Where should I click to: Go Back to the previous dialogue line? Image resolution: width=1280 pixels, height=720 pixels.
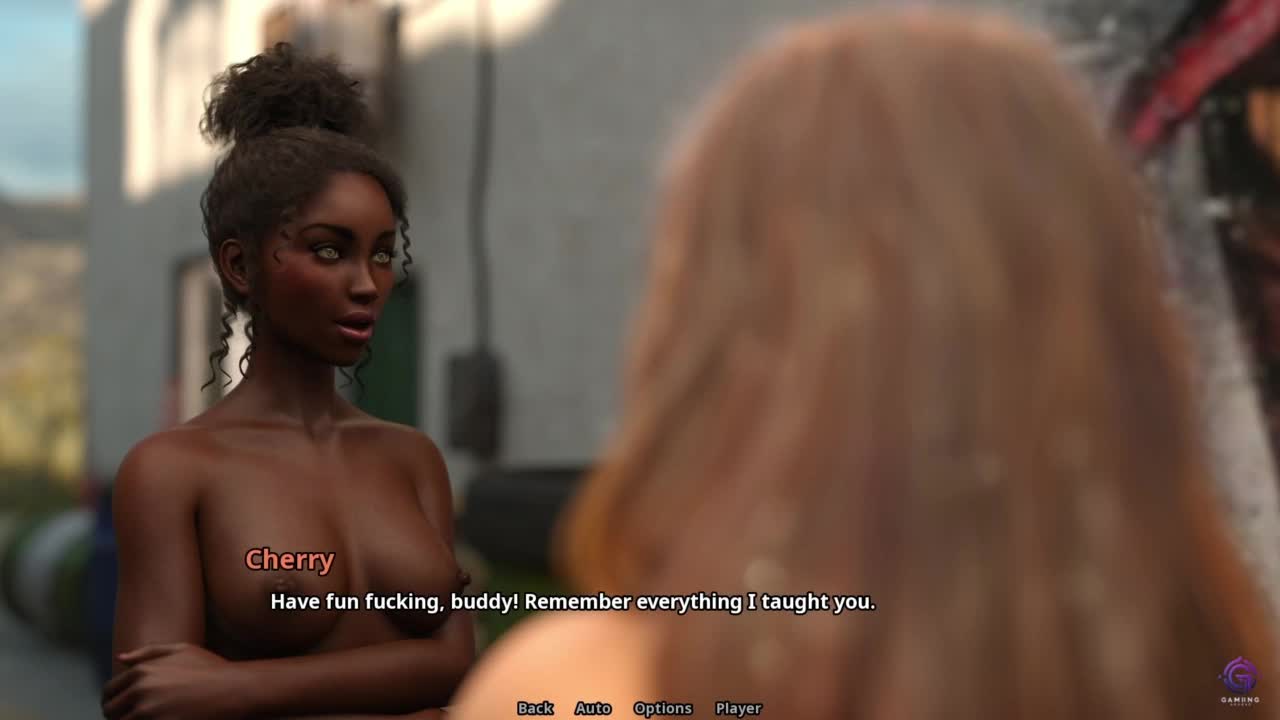point(535,708)
